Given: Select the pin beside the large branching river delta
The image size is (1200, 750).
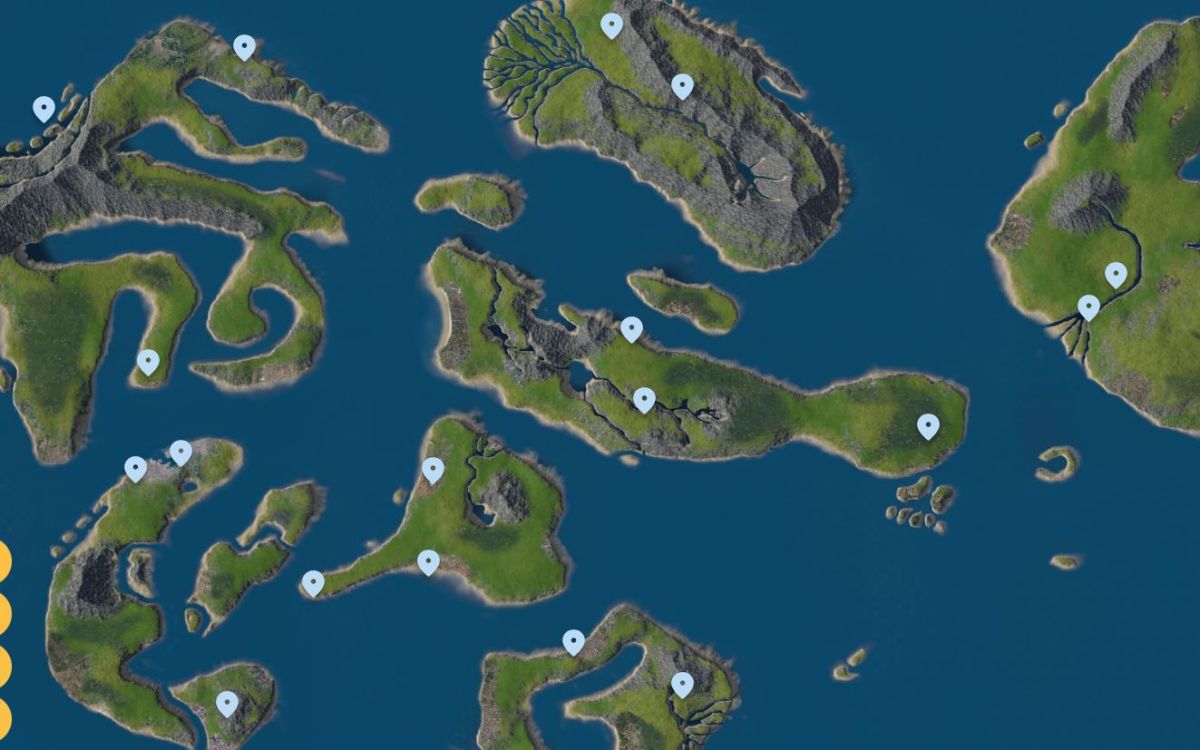Looking at the screenshot, I should pos(611,26).
